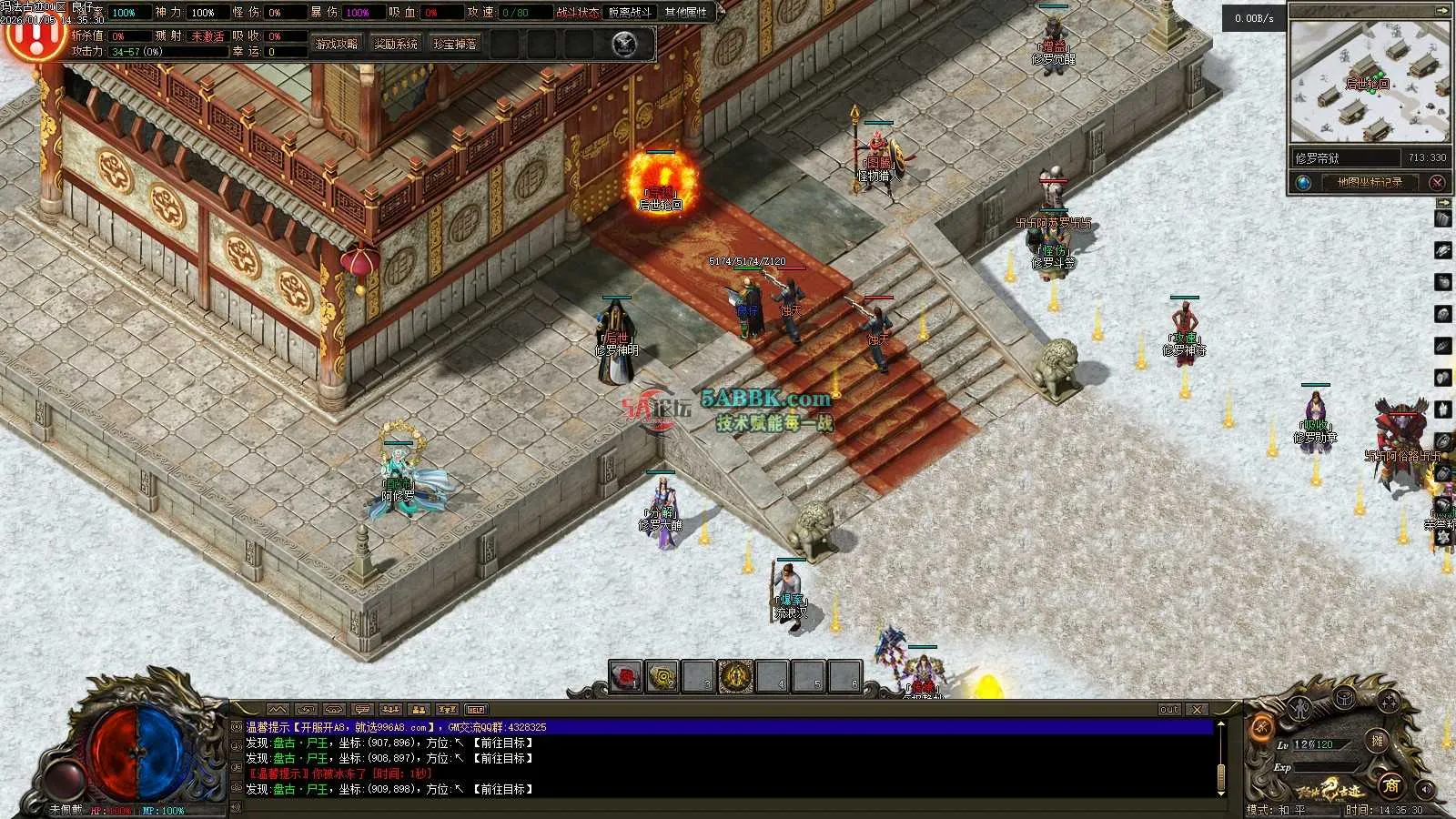The image size is (1456, 819).
Task: Click the chat 'out' button
Action: (1169, 709)
